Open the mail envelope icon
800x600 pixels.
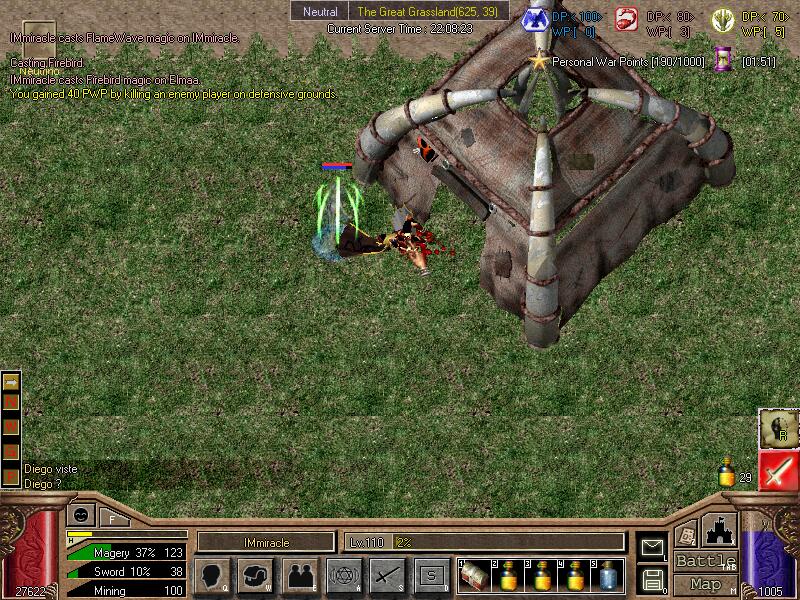click(x=652, y=548)
